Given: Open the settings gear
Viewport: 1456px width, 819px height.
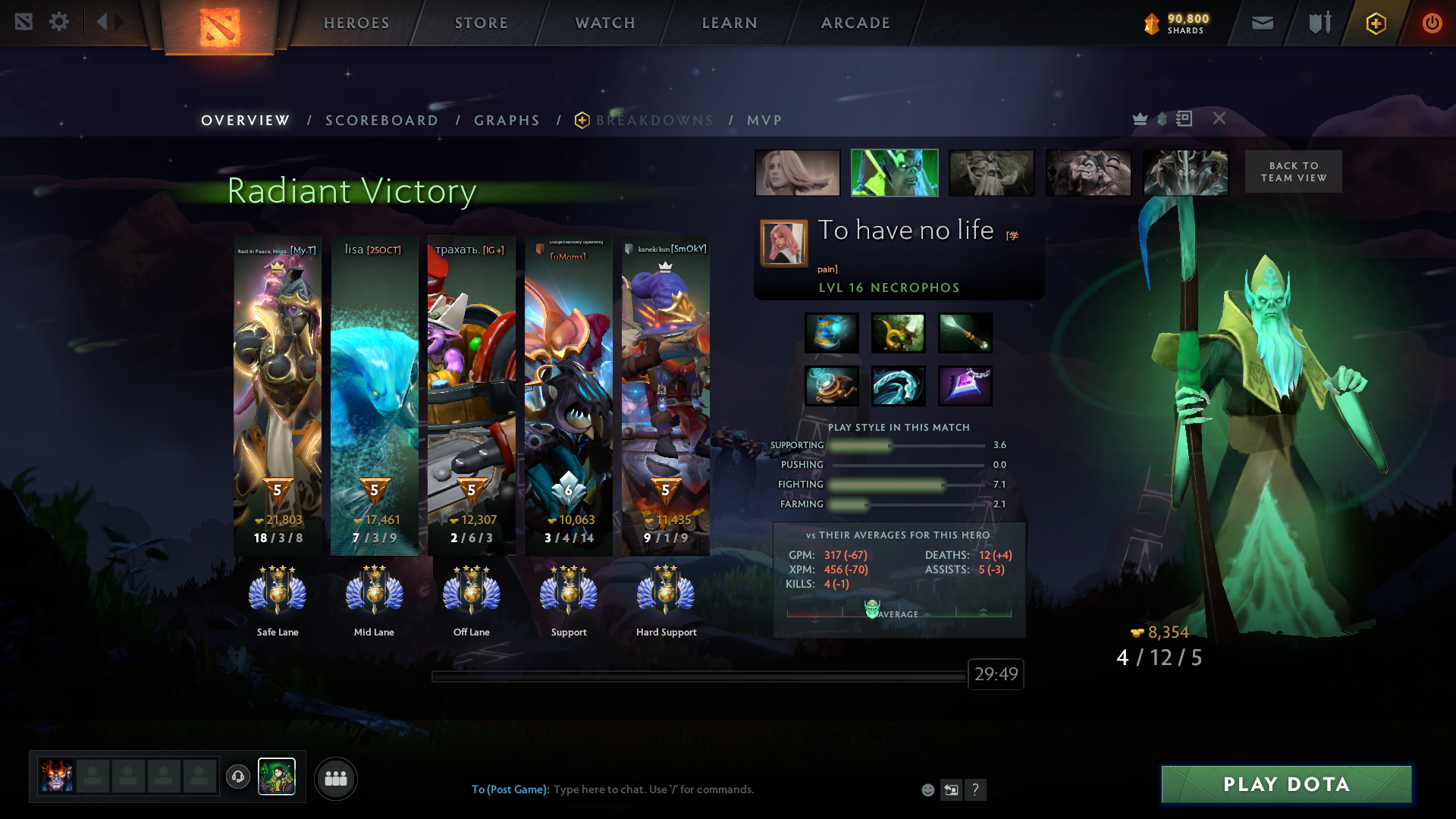Looking at the screenshot, I should coord(59,22).
